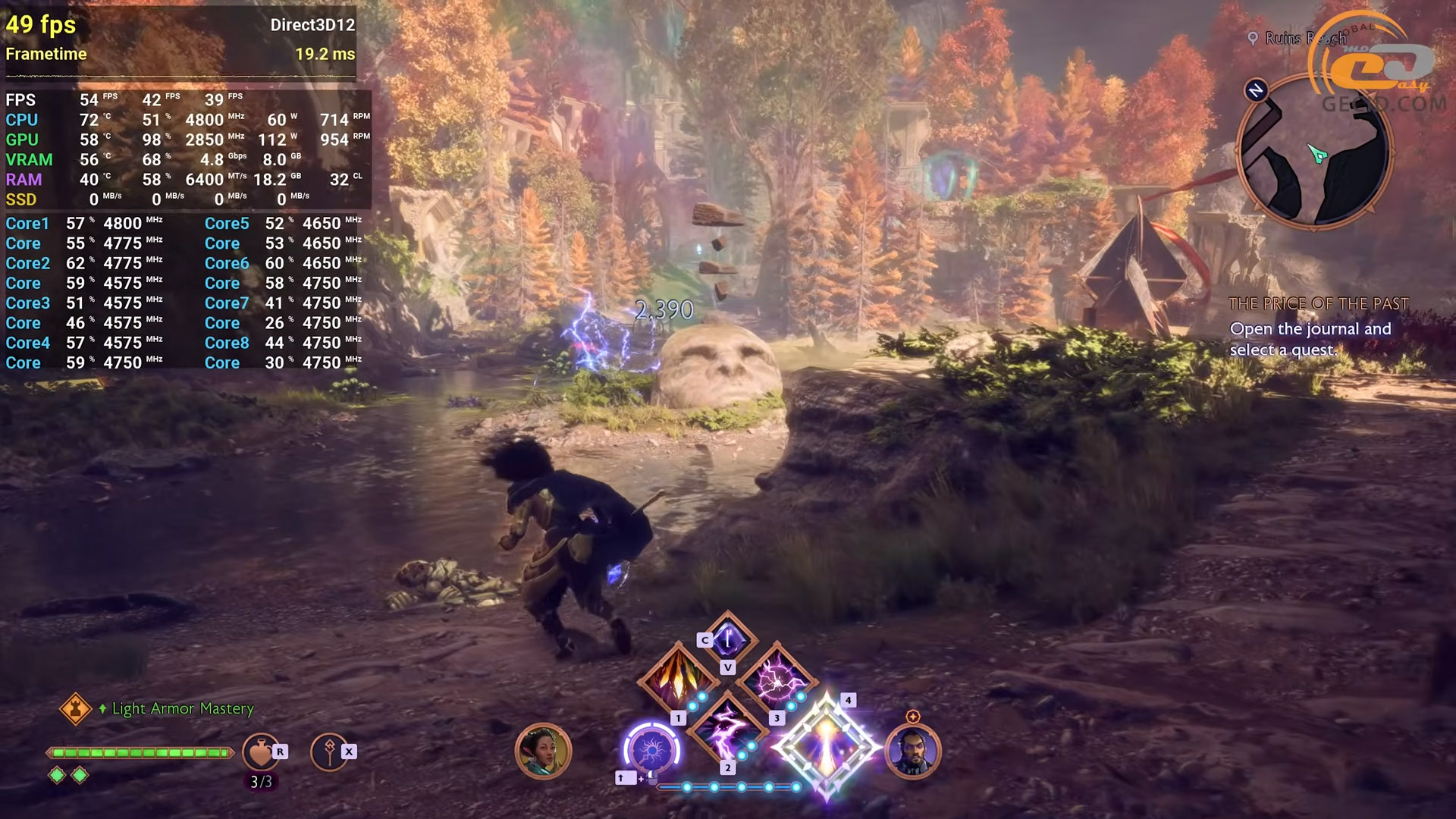Select the elf companion portrait
Image resolution: width=1456 pixels, height=819 pixels.
[542, 752]
